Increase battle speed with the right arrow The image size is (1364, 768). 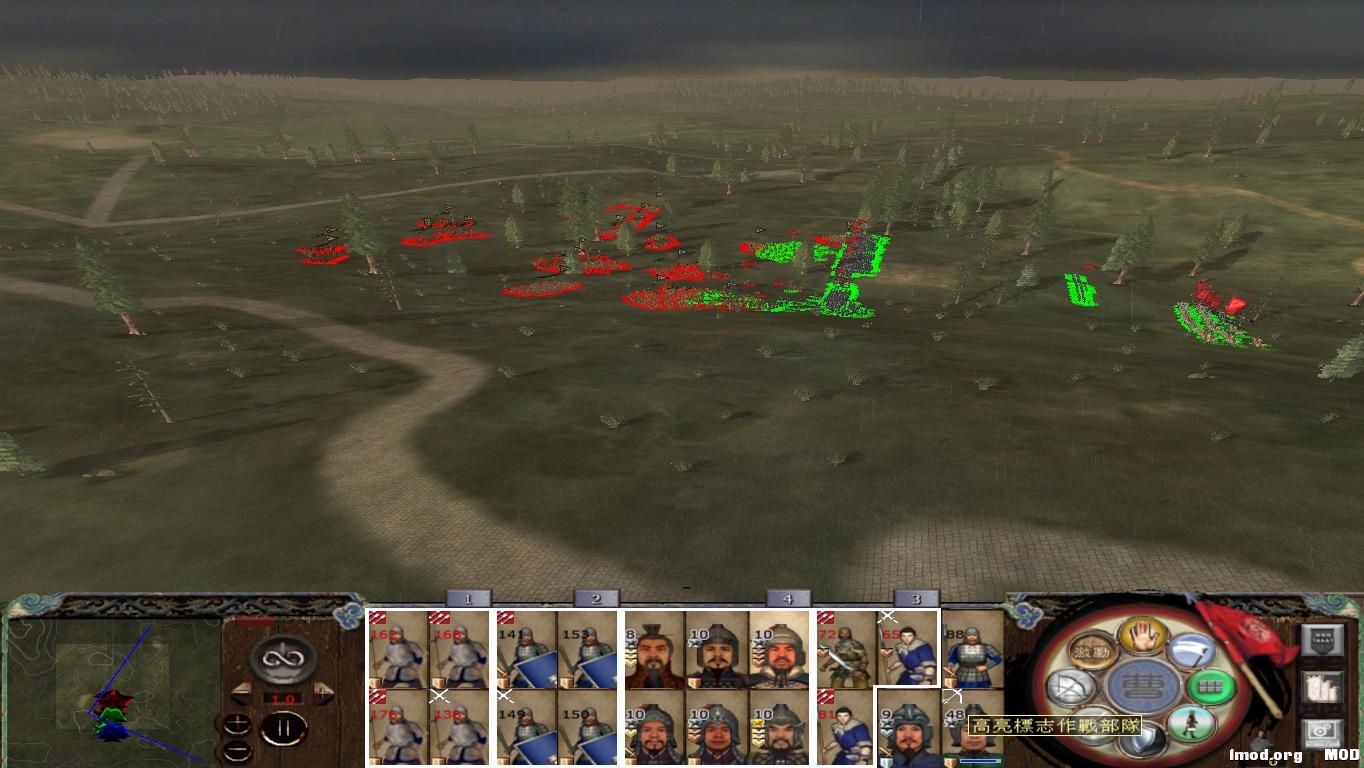click(323, 692)
